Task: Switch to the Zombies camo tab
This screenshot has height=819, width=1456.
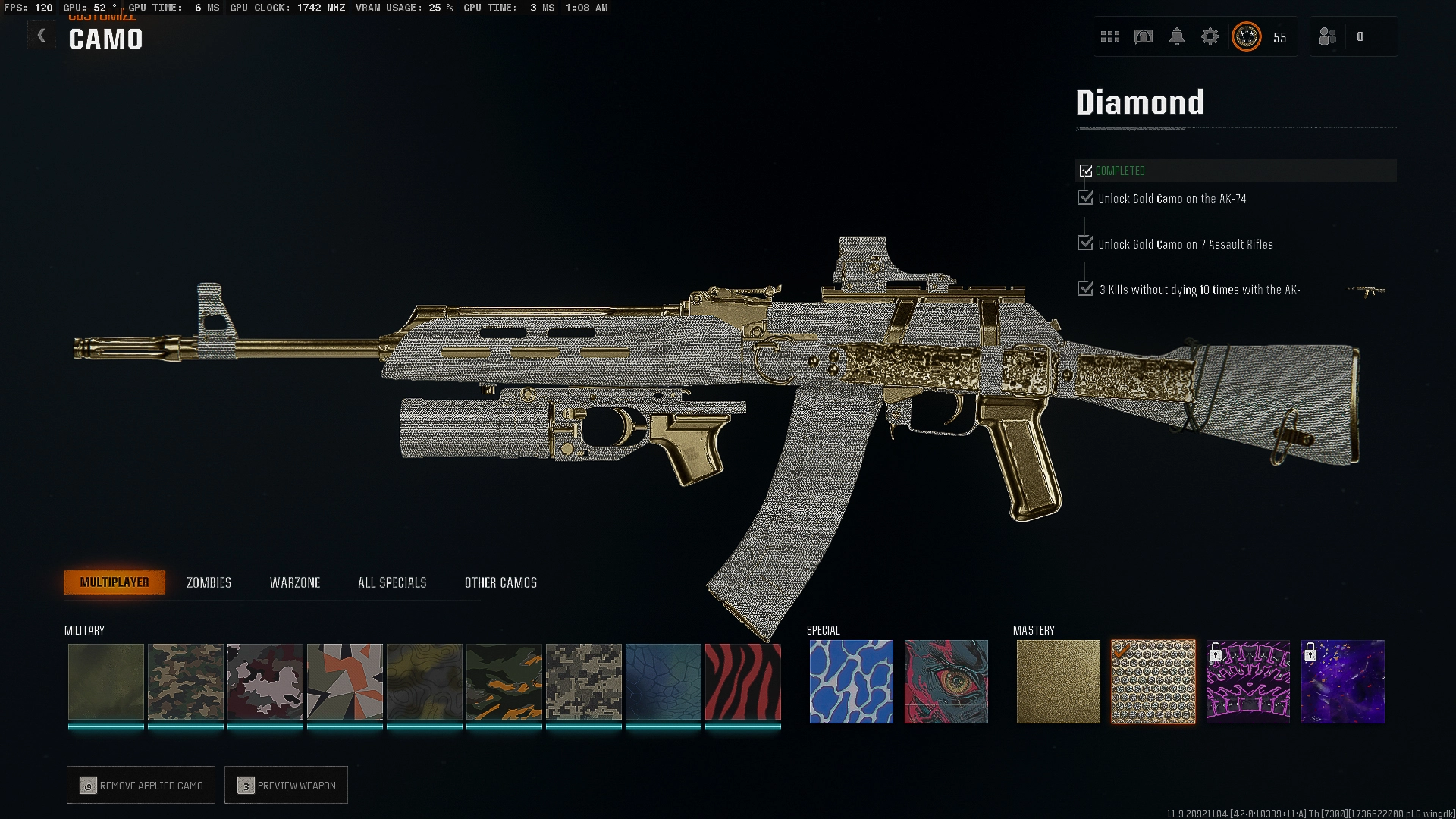Action: (209, 582)
